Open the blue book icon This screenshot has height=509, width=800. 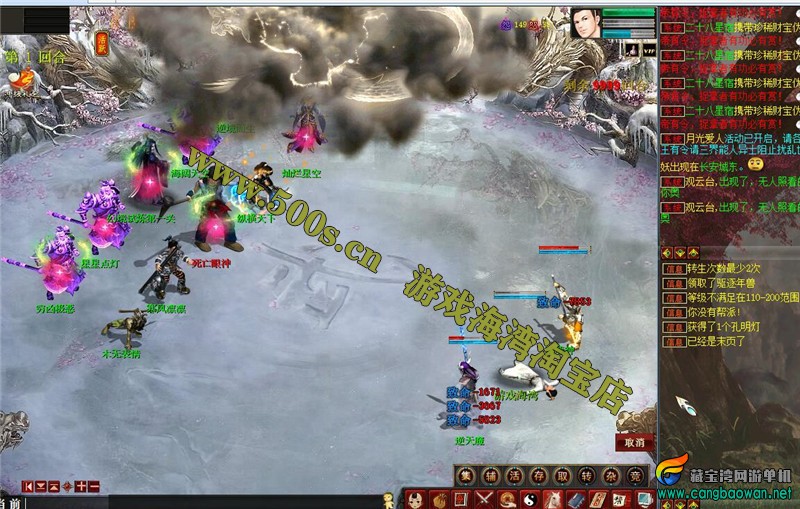pos(577,499)
